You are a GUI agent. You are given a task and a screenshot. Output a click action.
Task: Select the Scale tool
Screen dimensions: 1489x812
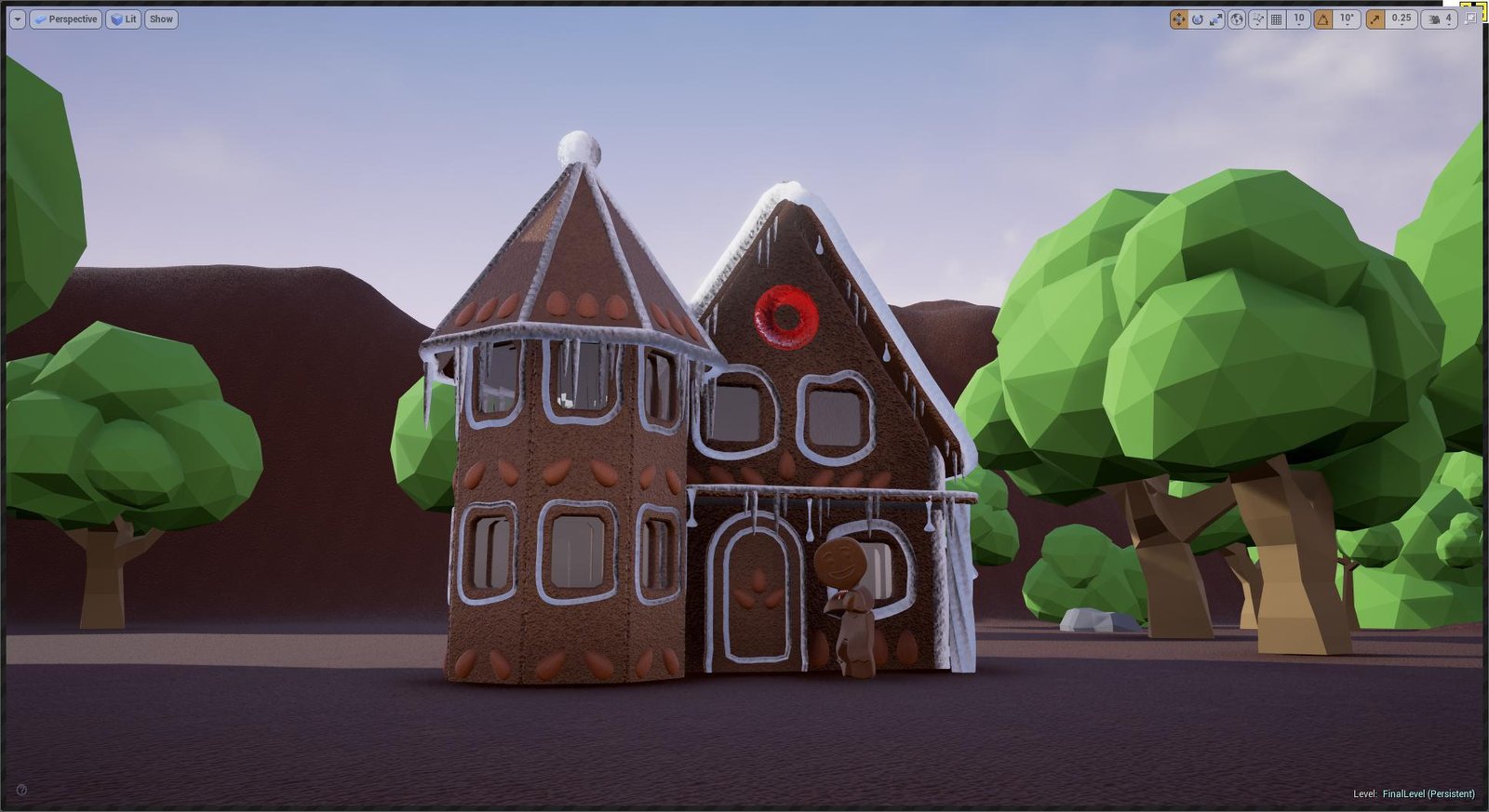1215,19
